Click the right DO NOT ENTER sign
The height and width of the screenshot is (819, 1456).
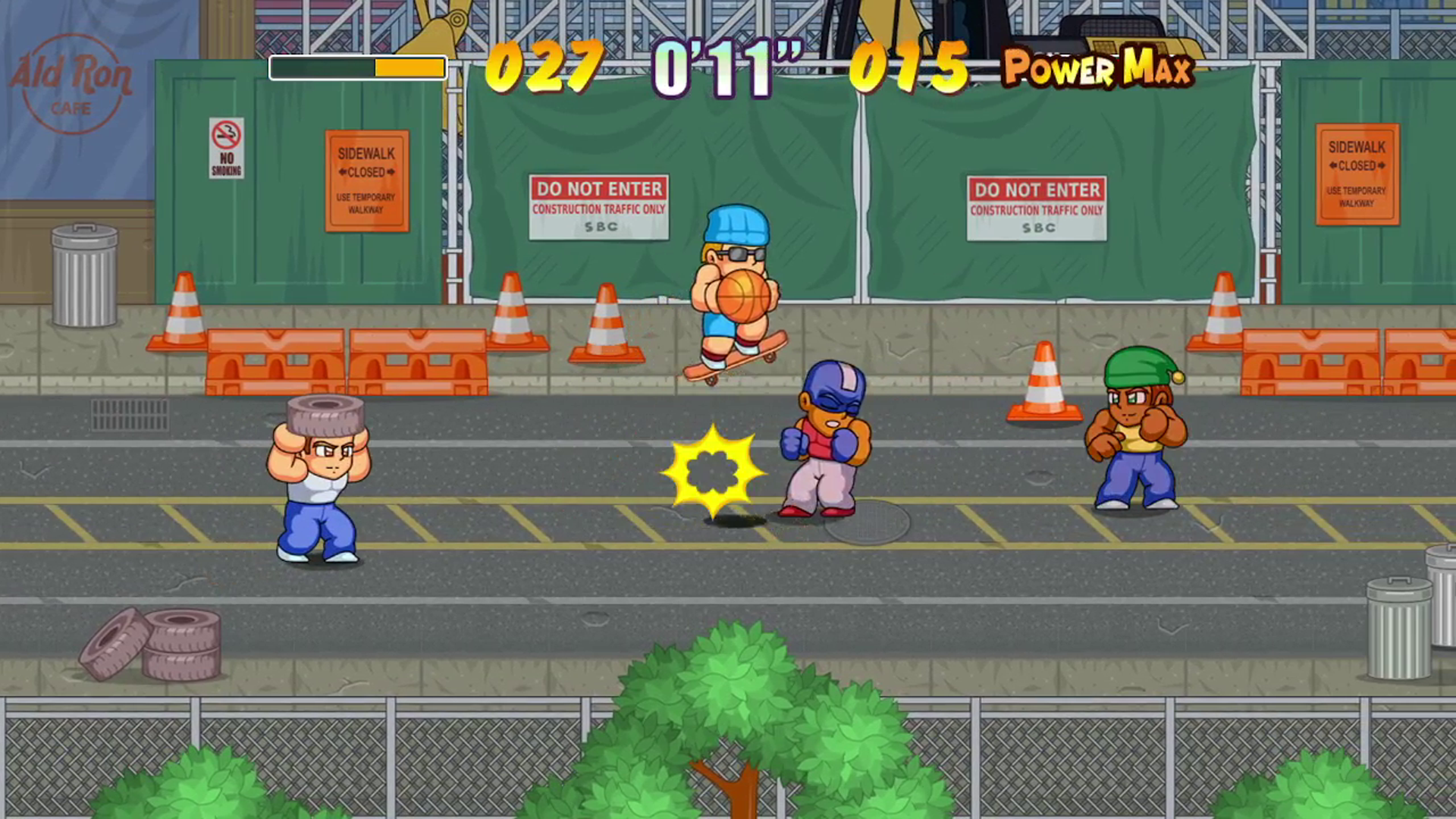pos(1036,209)
